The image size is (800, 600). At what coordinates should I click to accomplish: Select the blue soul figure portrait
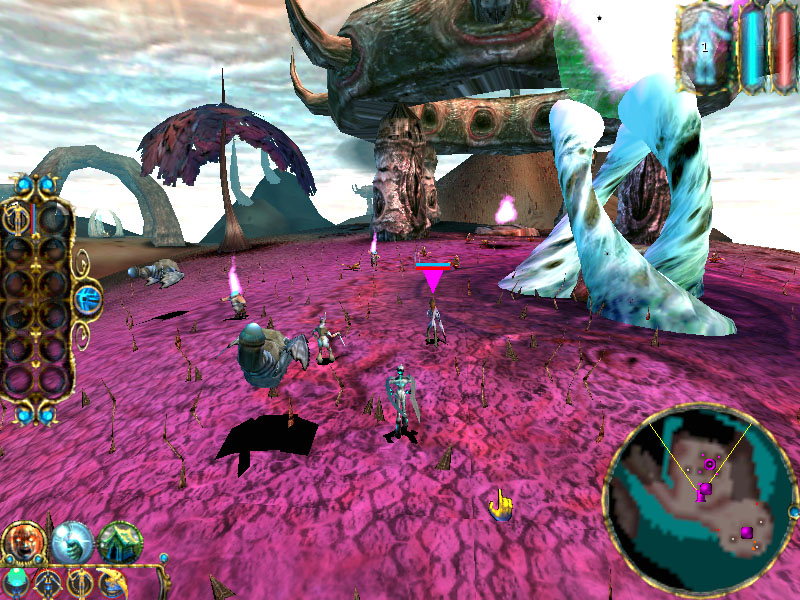tap(705, 47)
